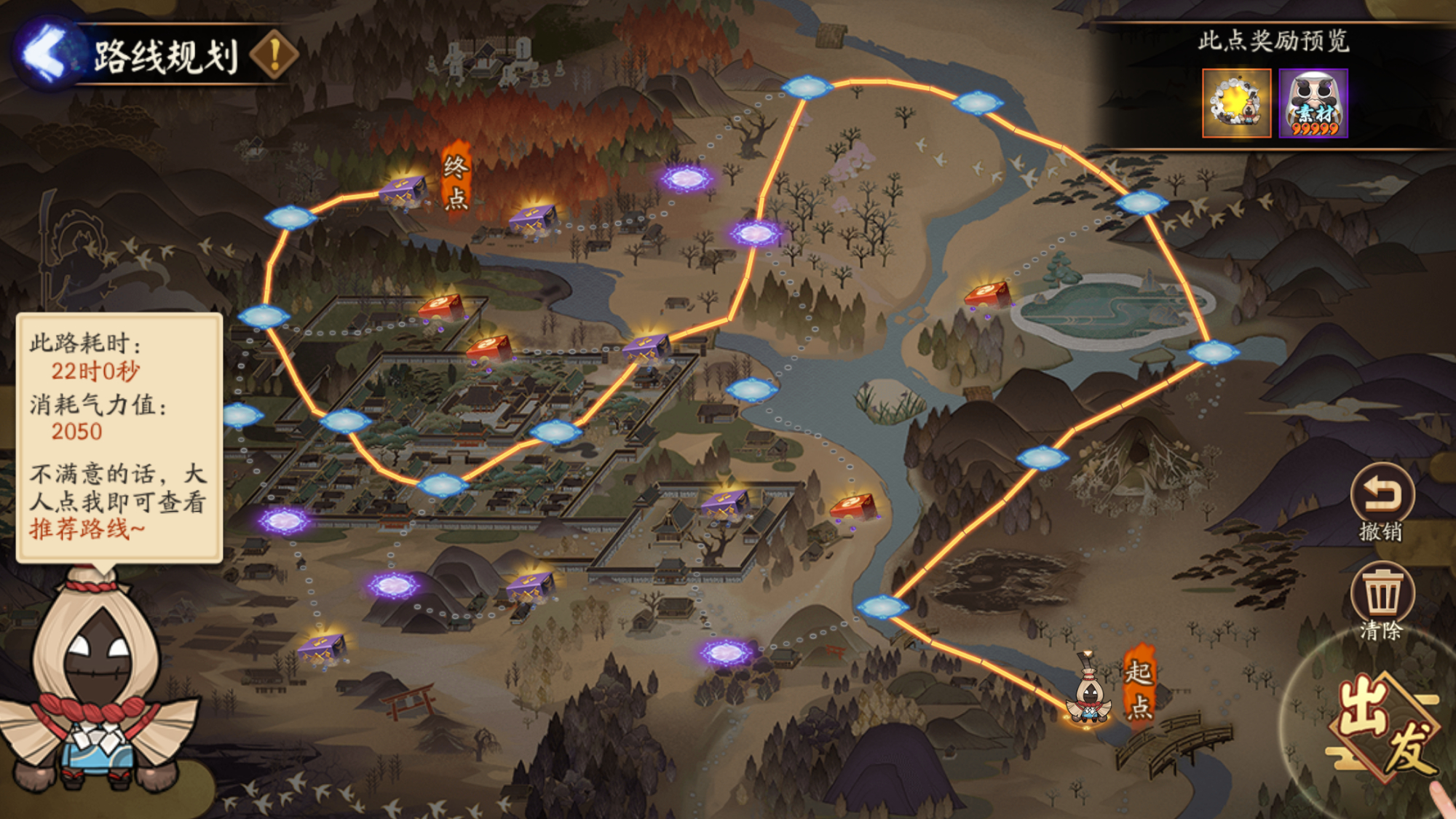Select the purple chest at 终点
Image resolution: width=1456 pixels, height=819 pixels.
pos(403,191)
